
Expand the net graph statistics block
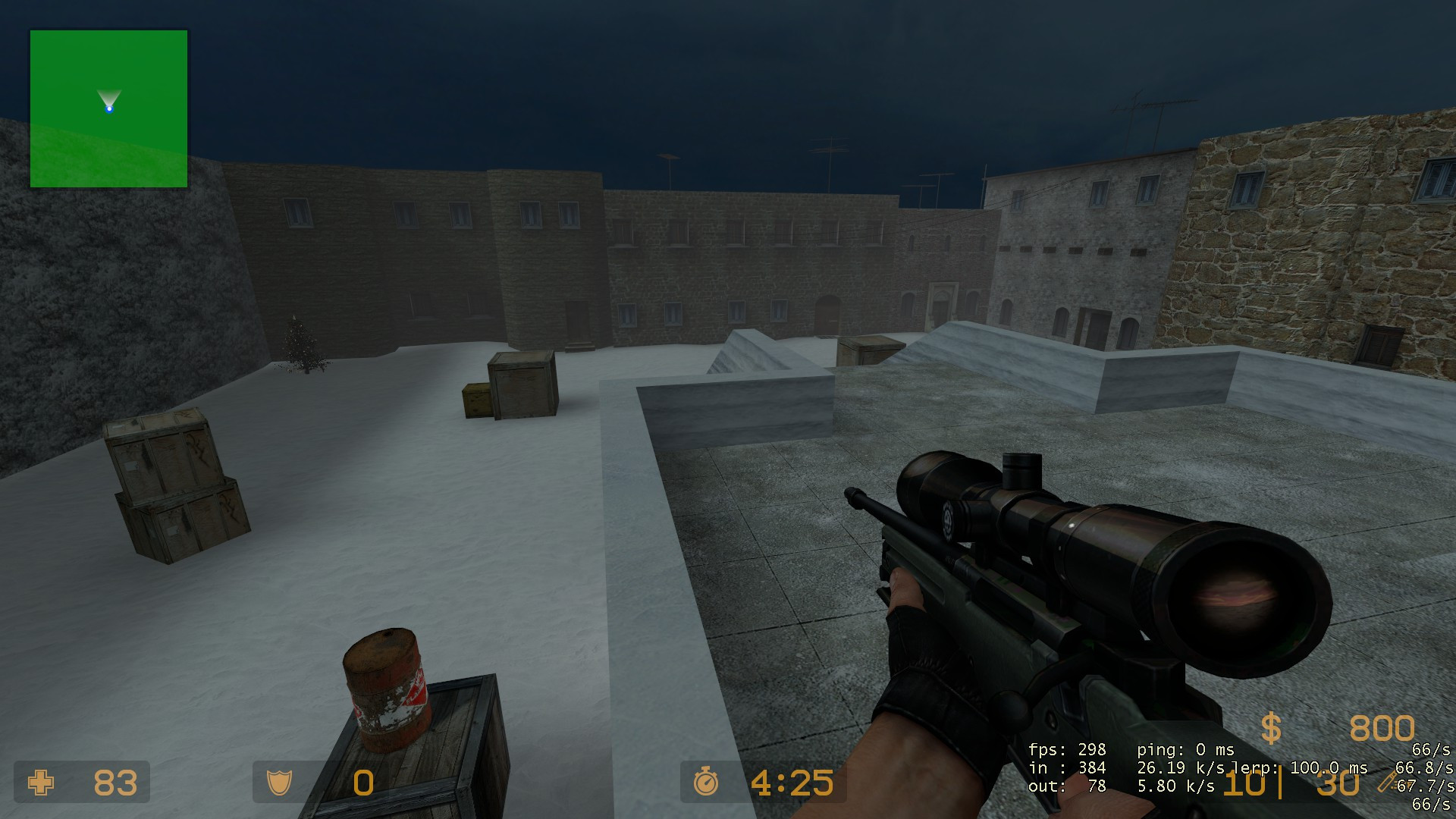[1137, 767]
